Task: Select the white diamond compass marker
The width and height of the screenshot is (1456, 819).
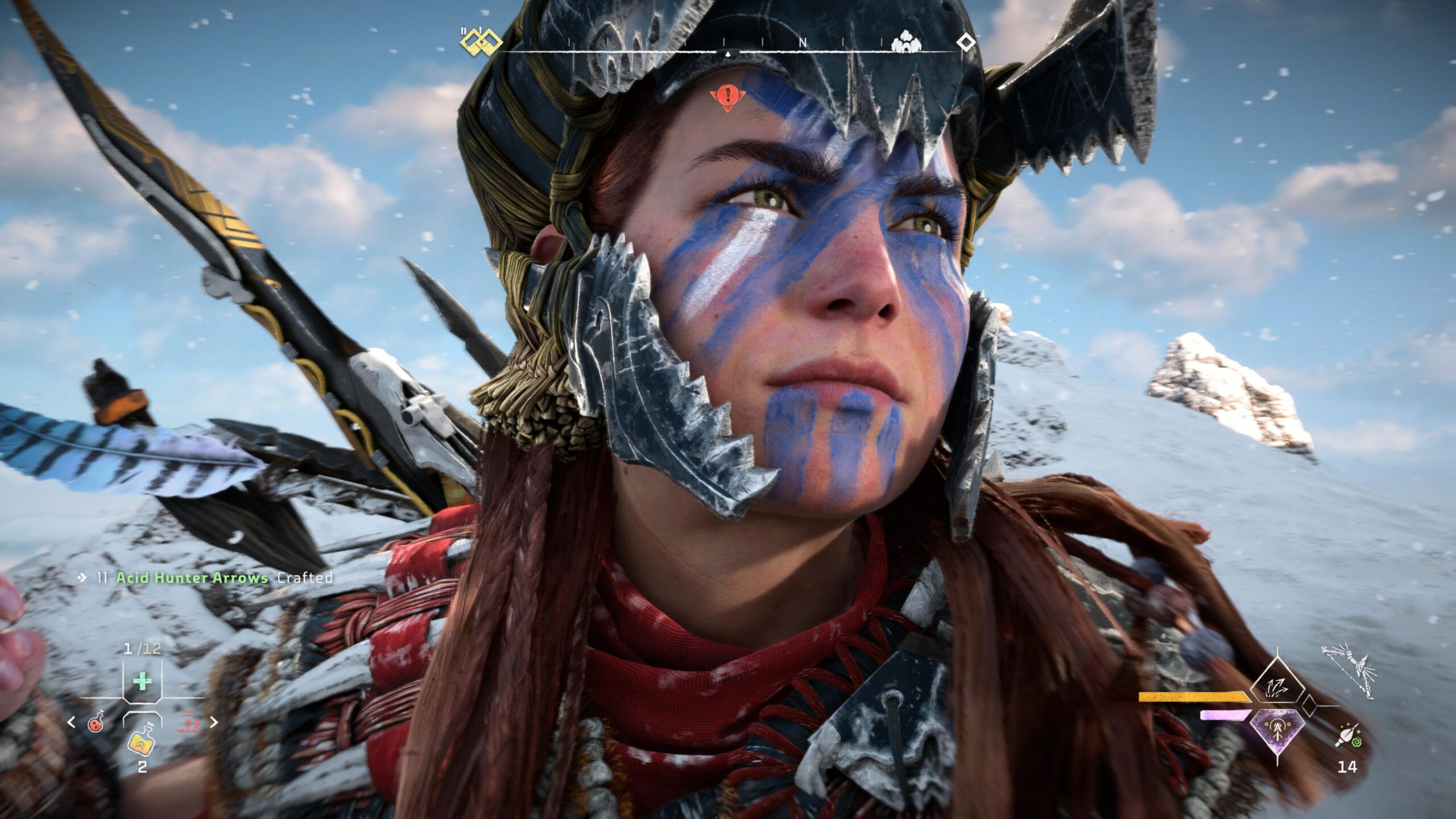Action: pyautogui.click(x=966, y=42)
